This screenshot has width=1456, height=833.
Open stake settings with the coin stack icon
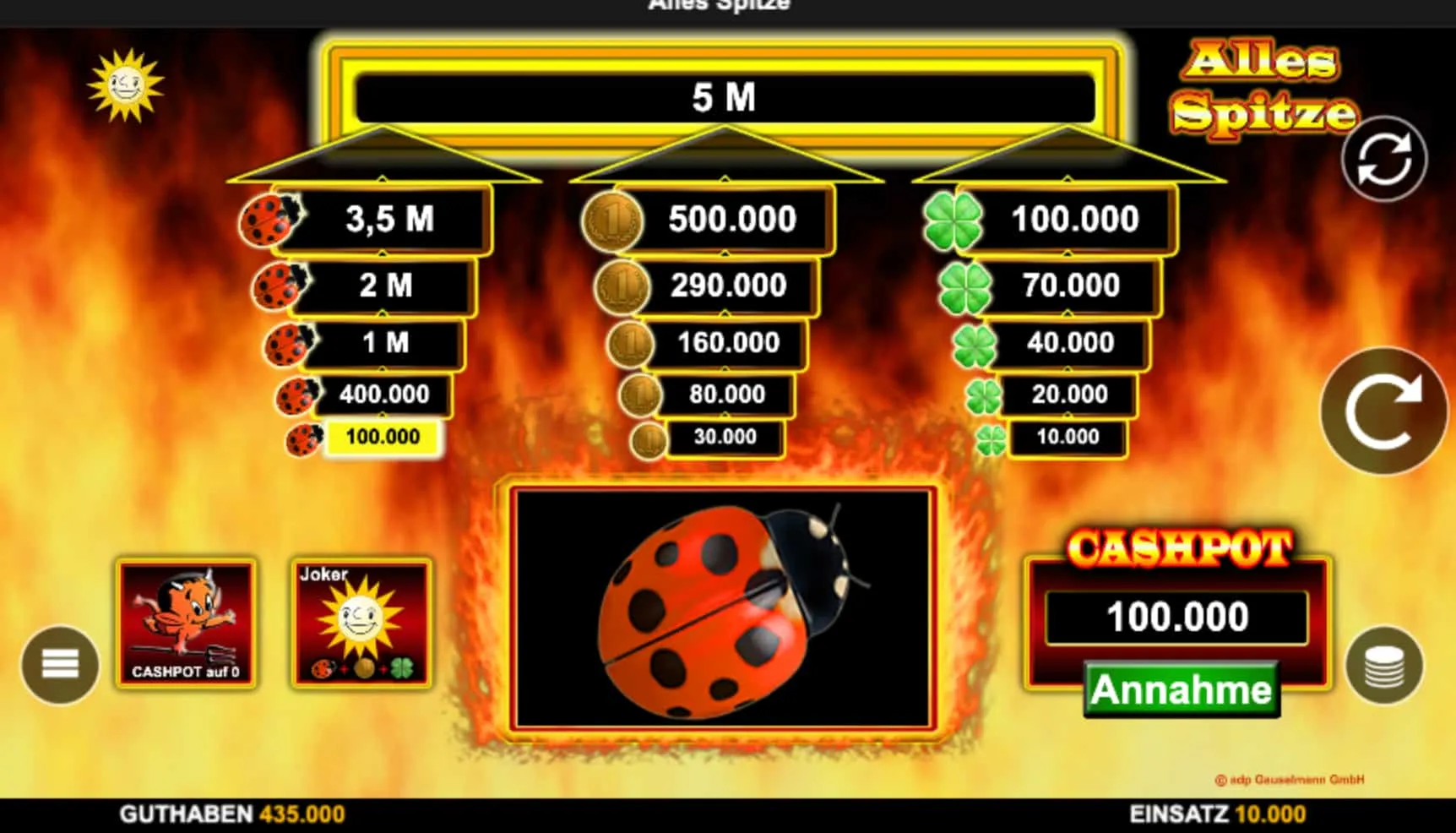pyautogui.click(x=1384, y=662)
